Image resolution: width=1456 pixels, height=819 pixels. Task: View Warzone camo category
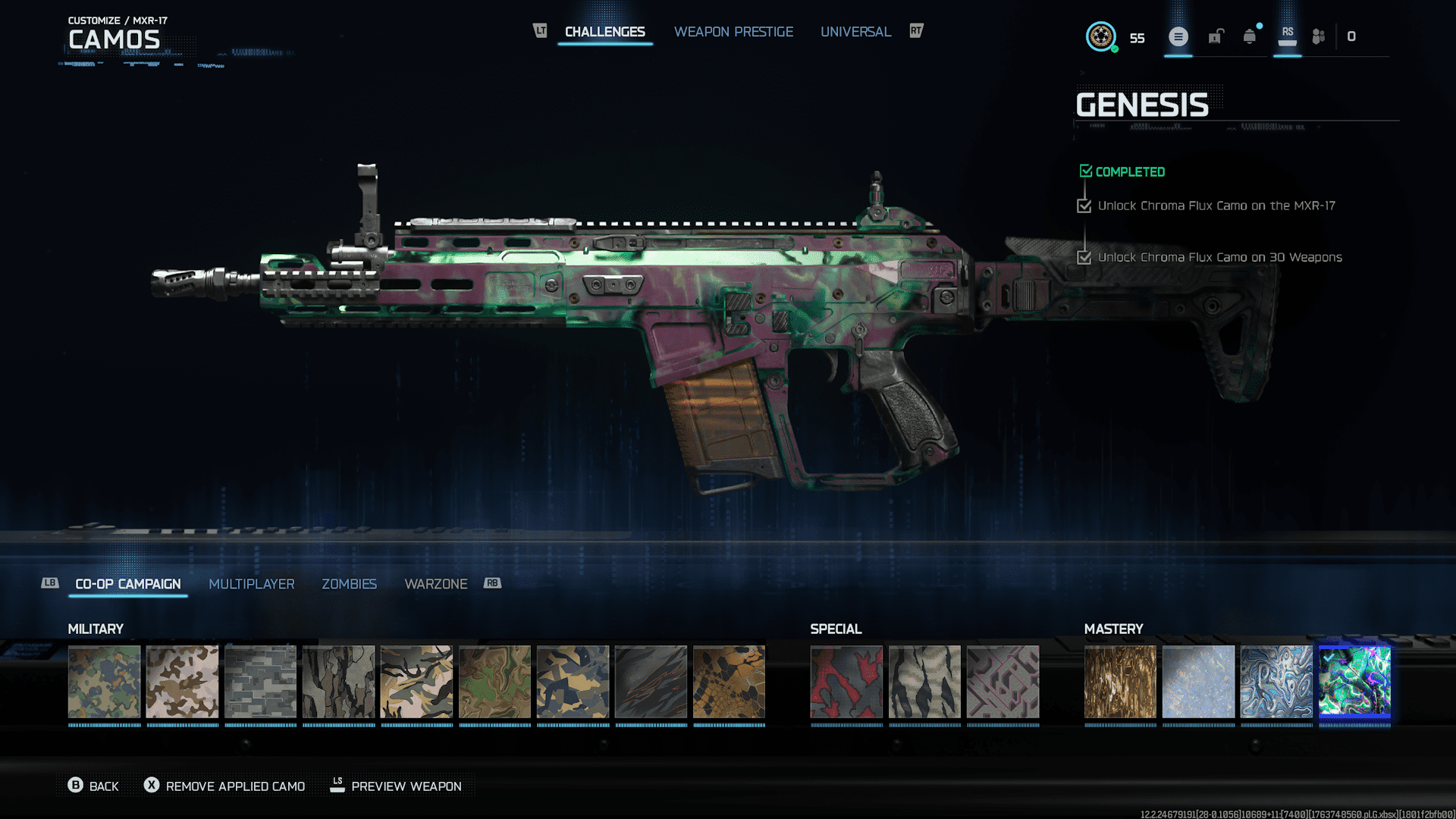pyautogui.click(x=436, y=584)
